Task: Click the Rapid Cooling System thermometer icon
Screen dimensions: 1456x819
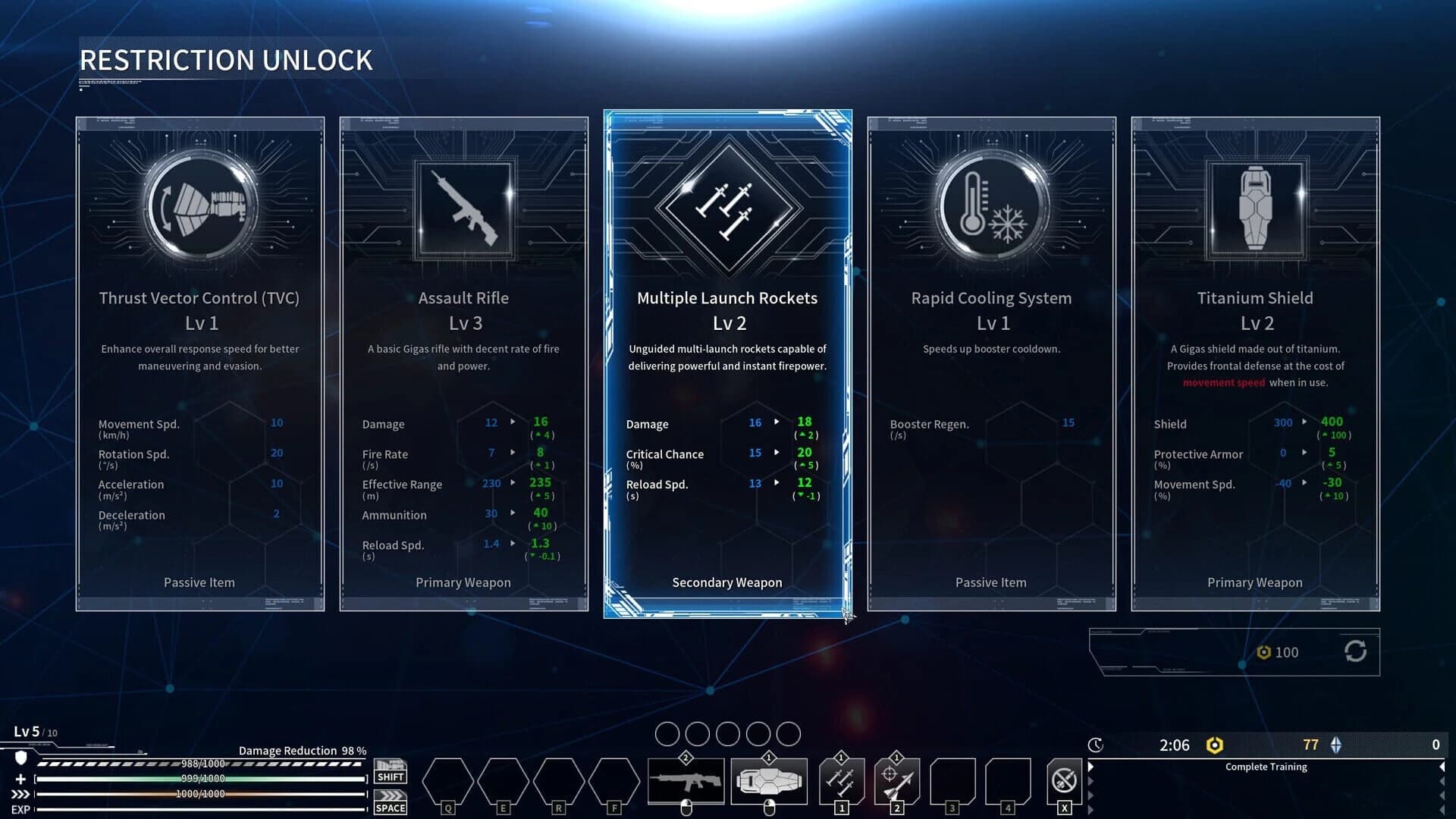Action: [x=990, y=208]
